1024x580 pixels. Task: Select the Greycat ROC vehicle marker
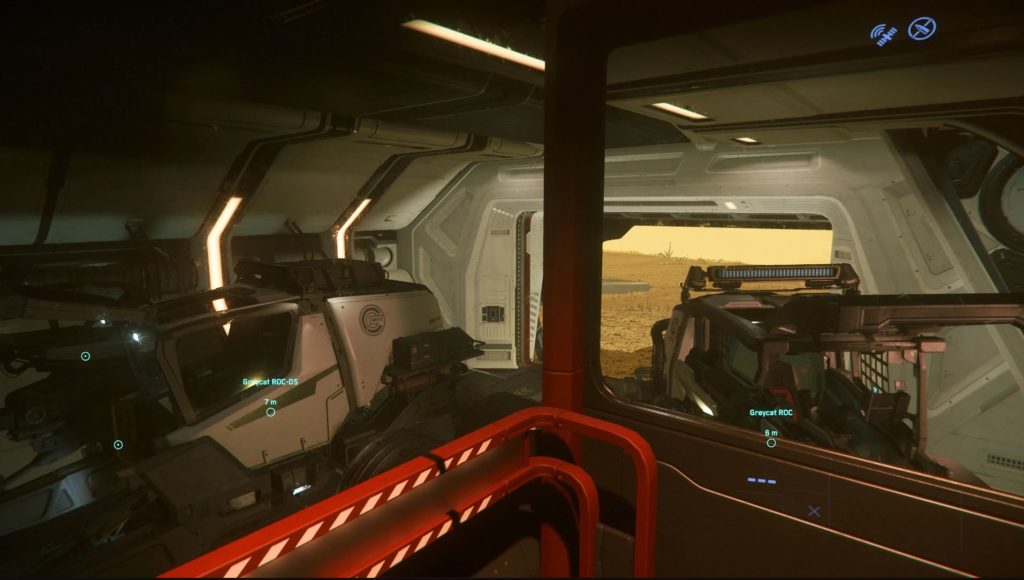(771, 442)
